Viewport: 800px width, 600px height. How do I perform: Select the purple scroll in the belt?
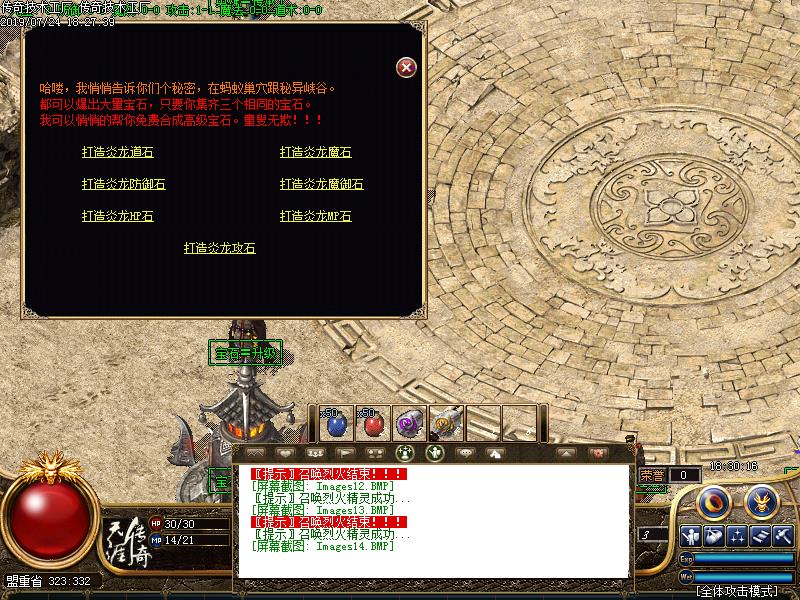tap(408, 423)
